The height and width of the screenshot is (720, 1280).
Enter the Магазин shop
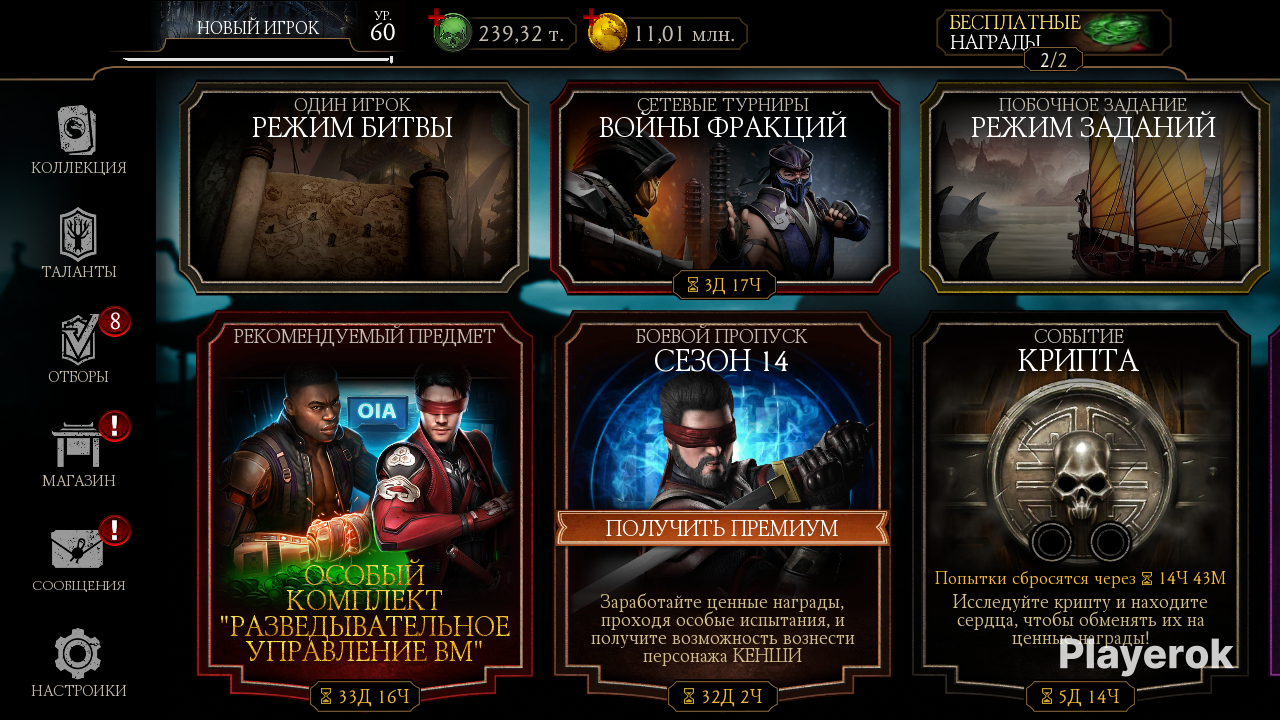coord(78,452)
